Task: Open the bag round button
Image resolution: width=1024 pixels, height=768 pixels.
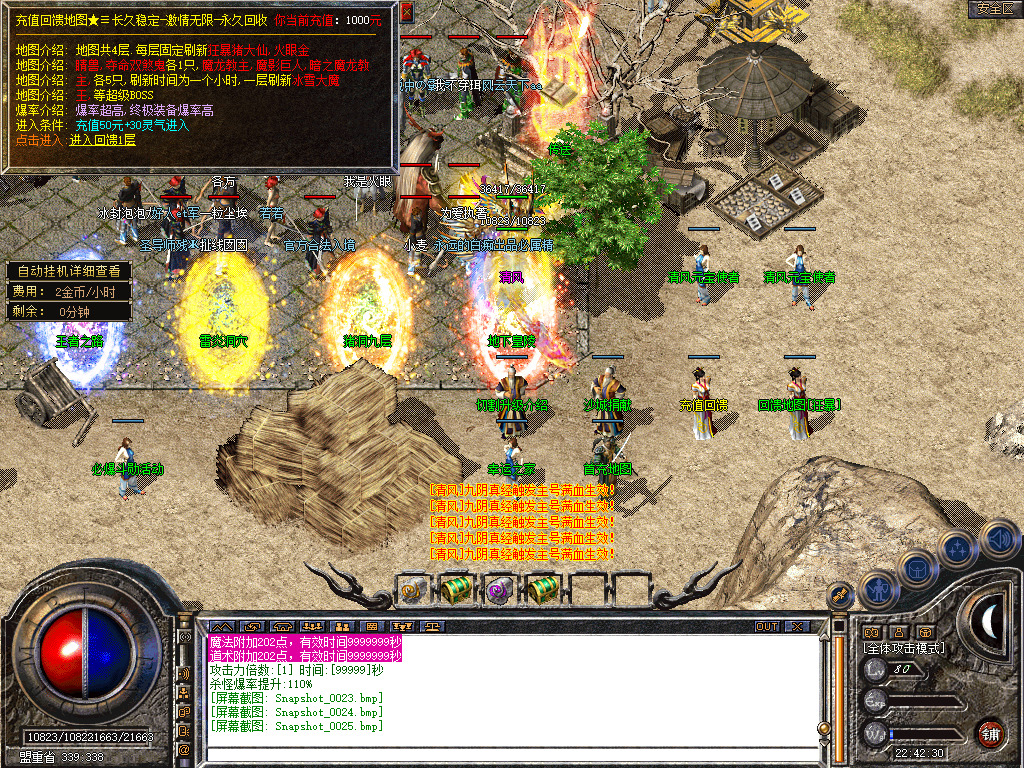Action: click(917, 570)
